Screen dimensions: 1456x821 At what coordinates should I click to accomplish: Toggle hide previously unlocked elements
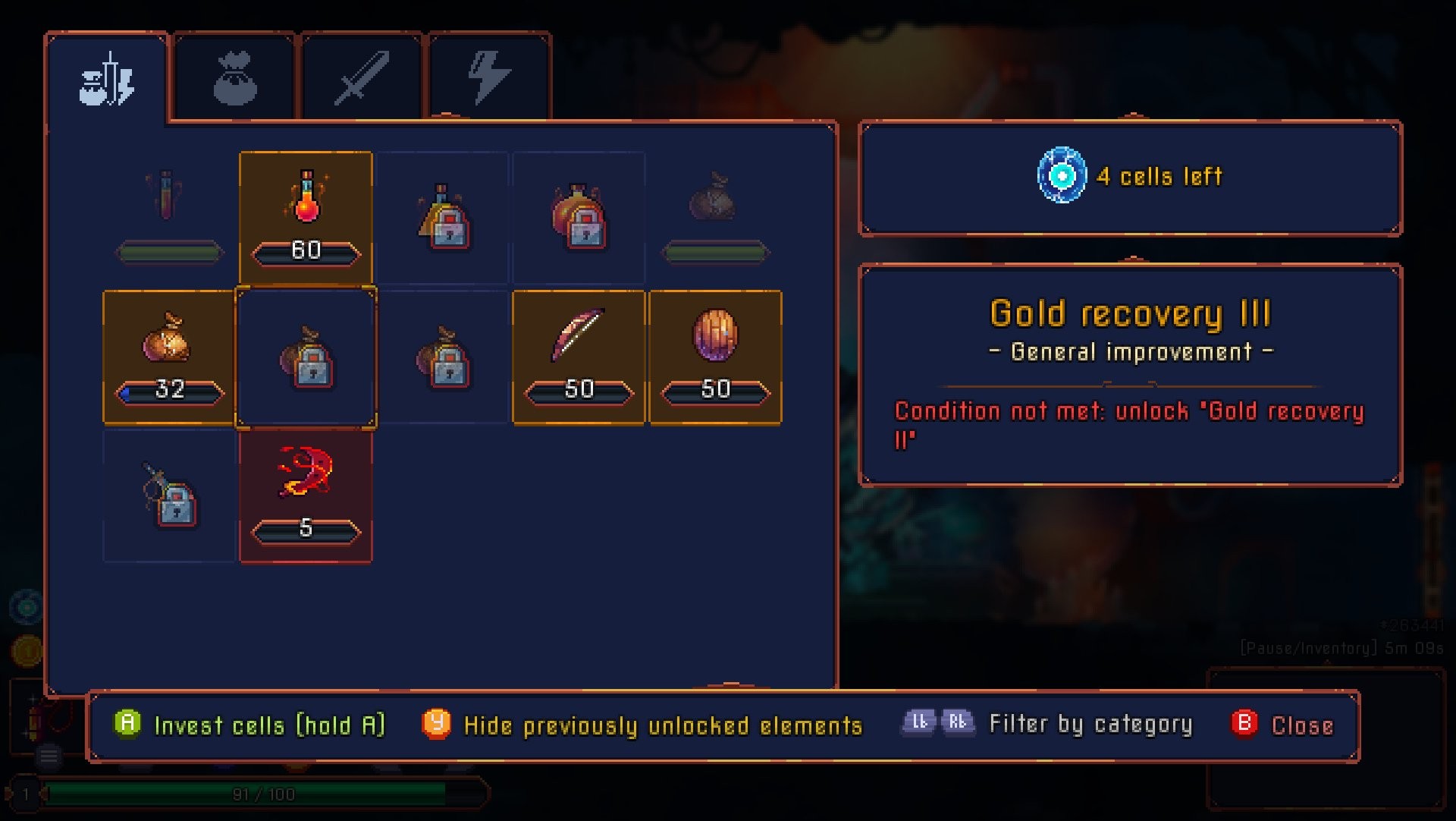438,725
